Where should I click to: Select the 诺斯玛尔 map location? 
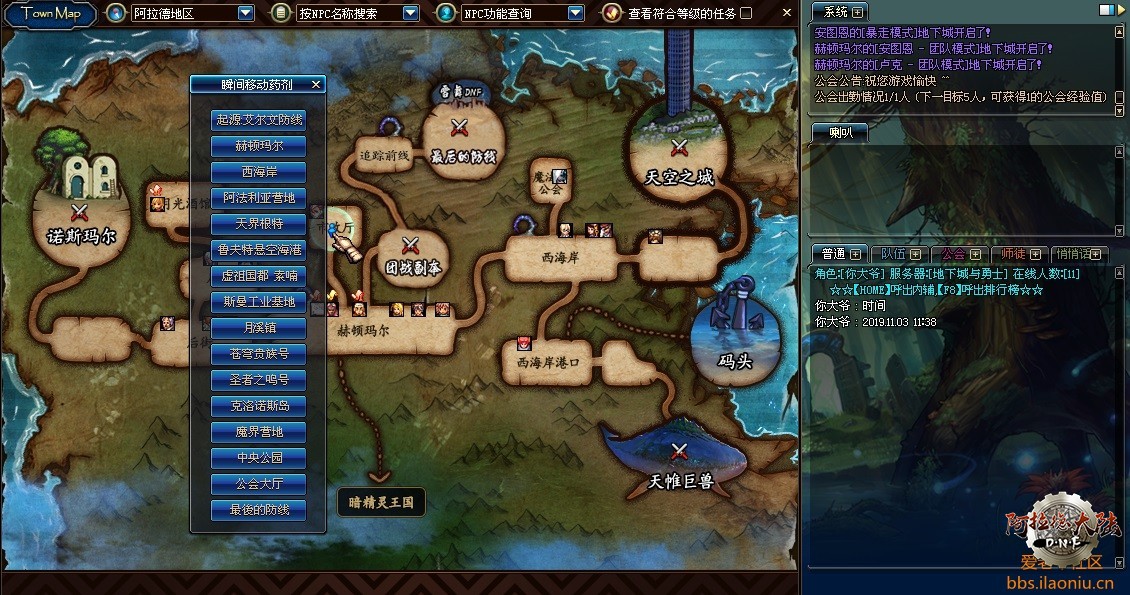click(81, 221)
